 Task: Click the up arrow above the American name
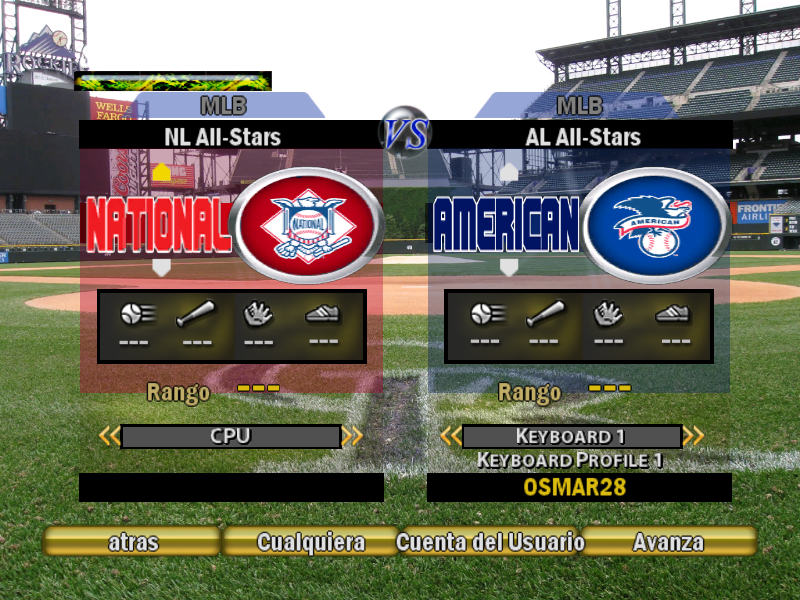pos(509,172)
